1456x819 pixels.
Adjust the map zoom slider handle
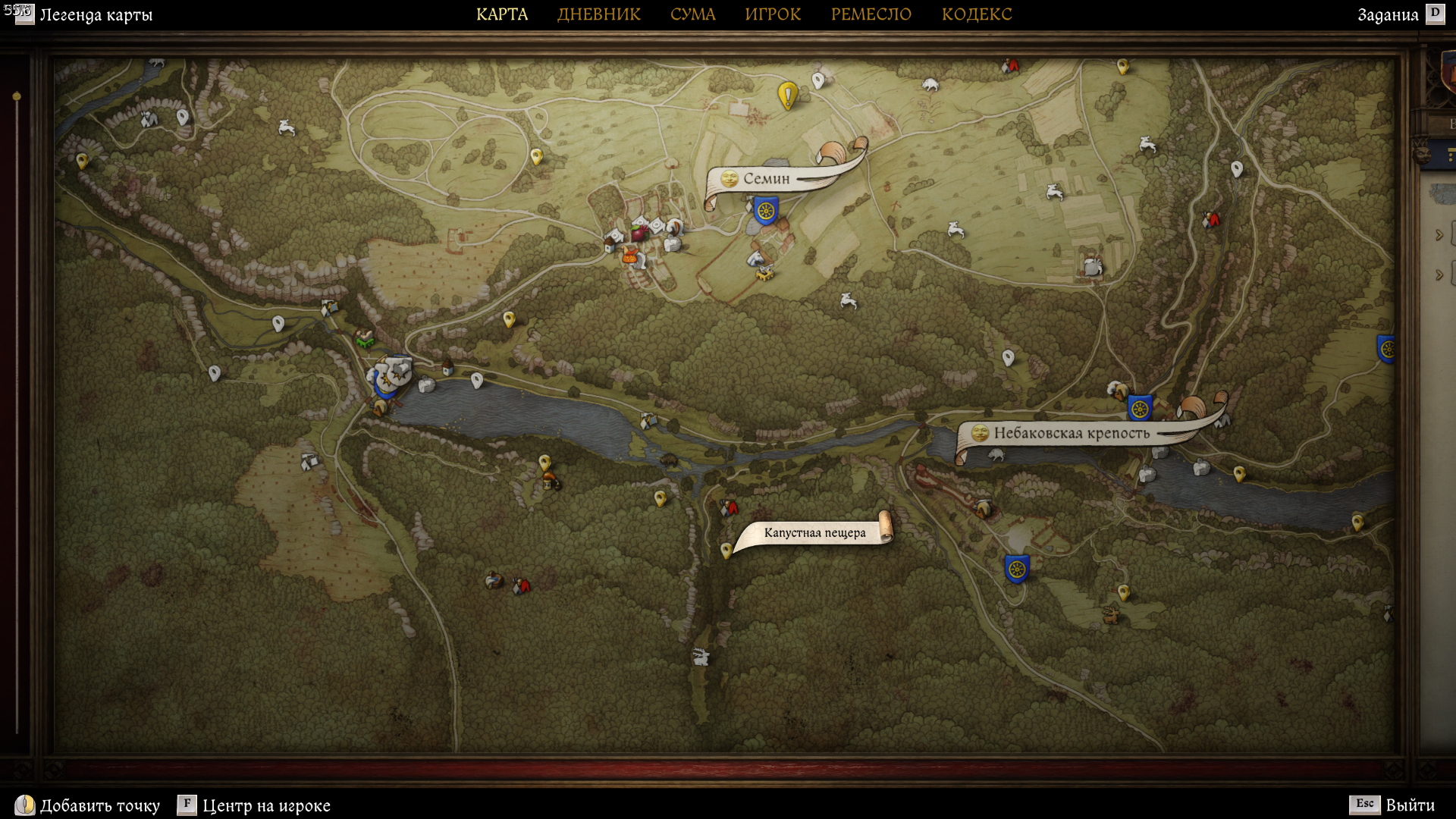point(17,97)
